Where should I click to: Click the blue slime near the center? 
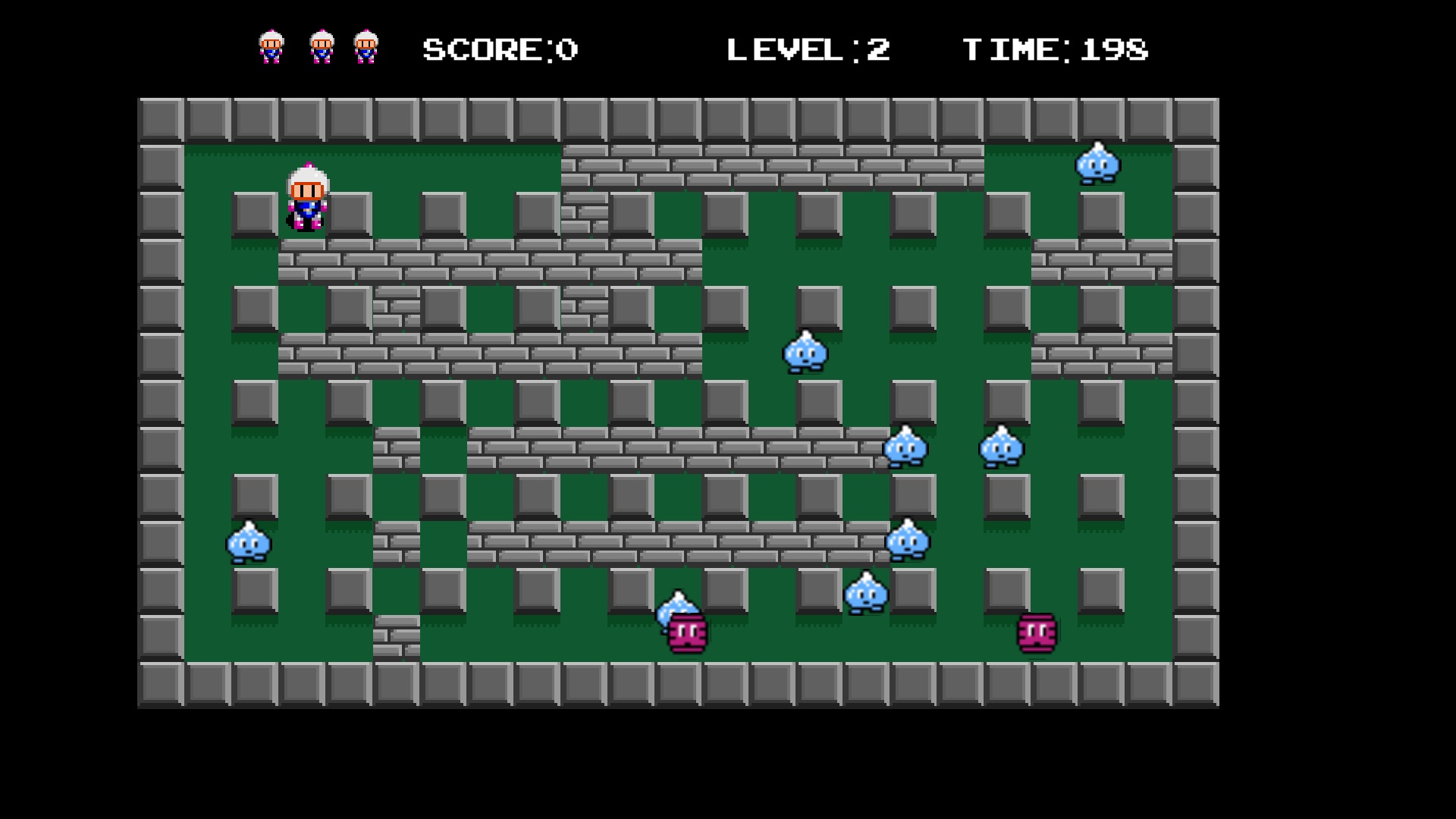[x=806, y=353]
